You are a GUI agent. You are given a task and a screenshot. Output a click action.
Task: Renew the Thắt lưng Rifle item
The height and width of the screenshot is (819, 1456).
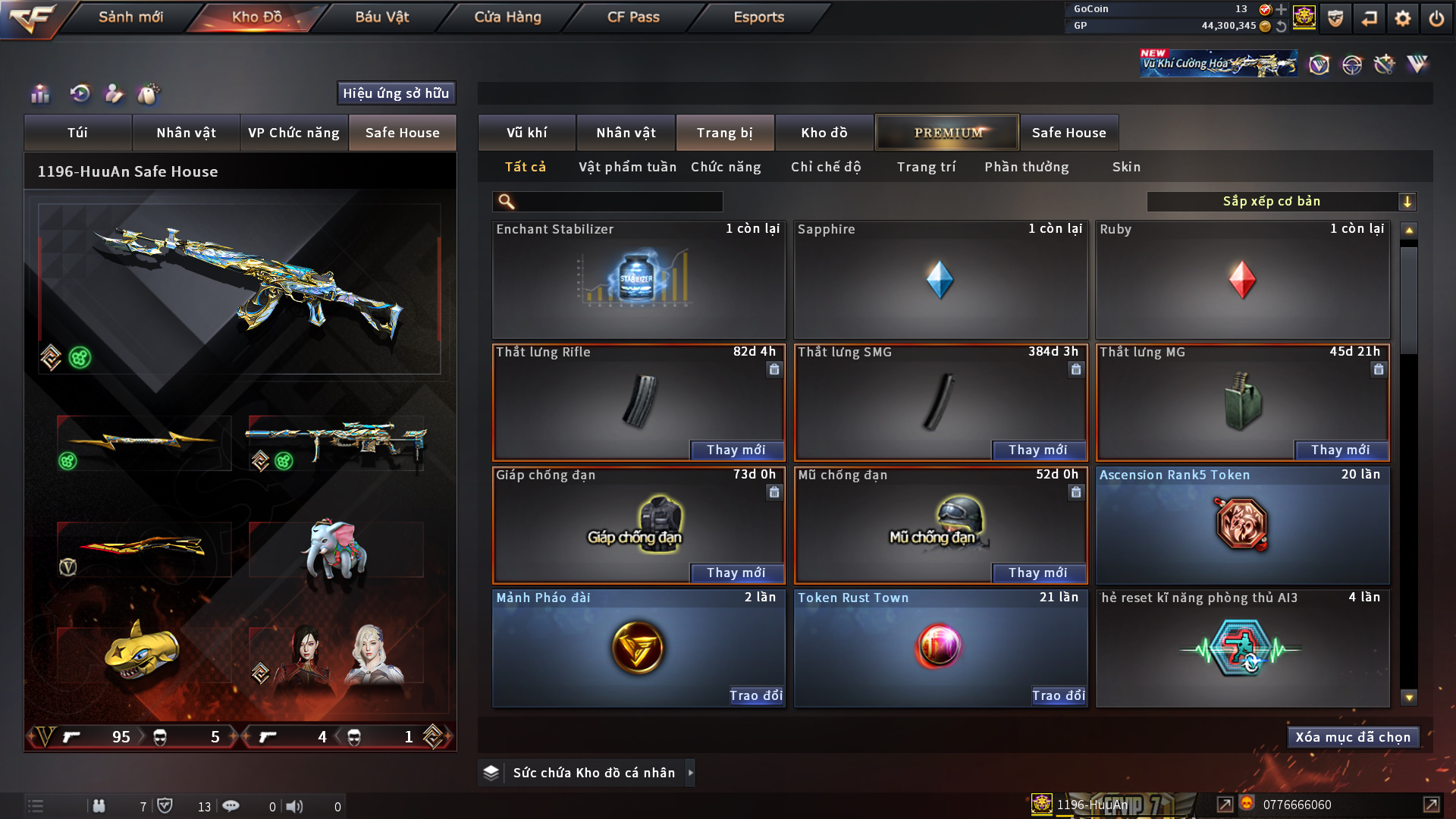pos(736,450)
